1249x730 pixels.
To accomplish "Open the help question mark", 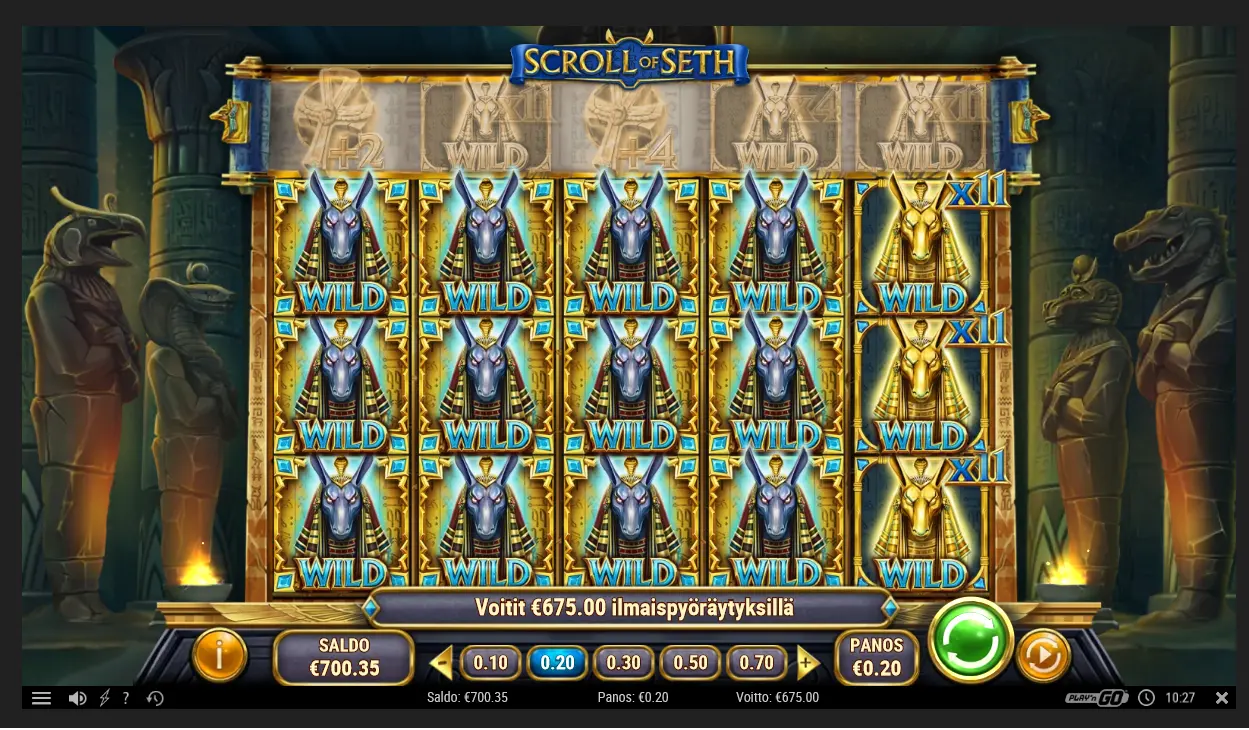I will [126, 698].
